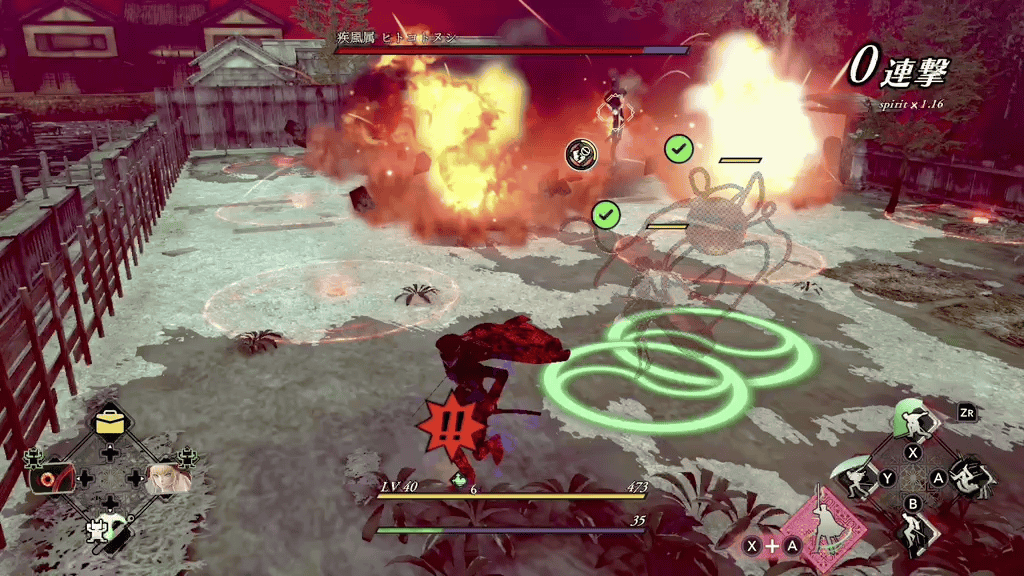Screen dimensions: 1024x576
Task: Click the green checkmark nearest the spider enemy
Action: (679, 149)
